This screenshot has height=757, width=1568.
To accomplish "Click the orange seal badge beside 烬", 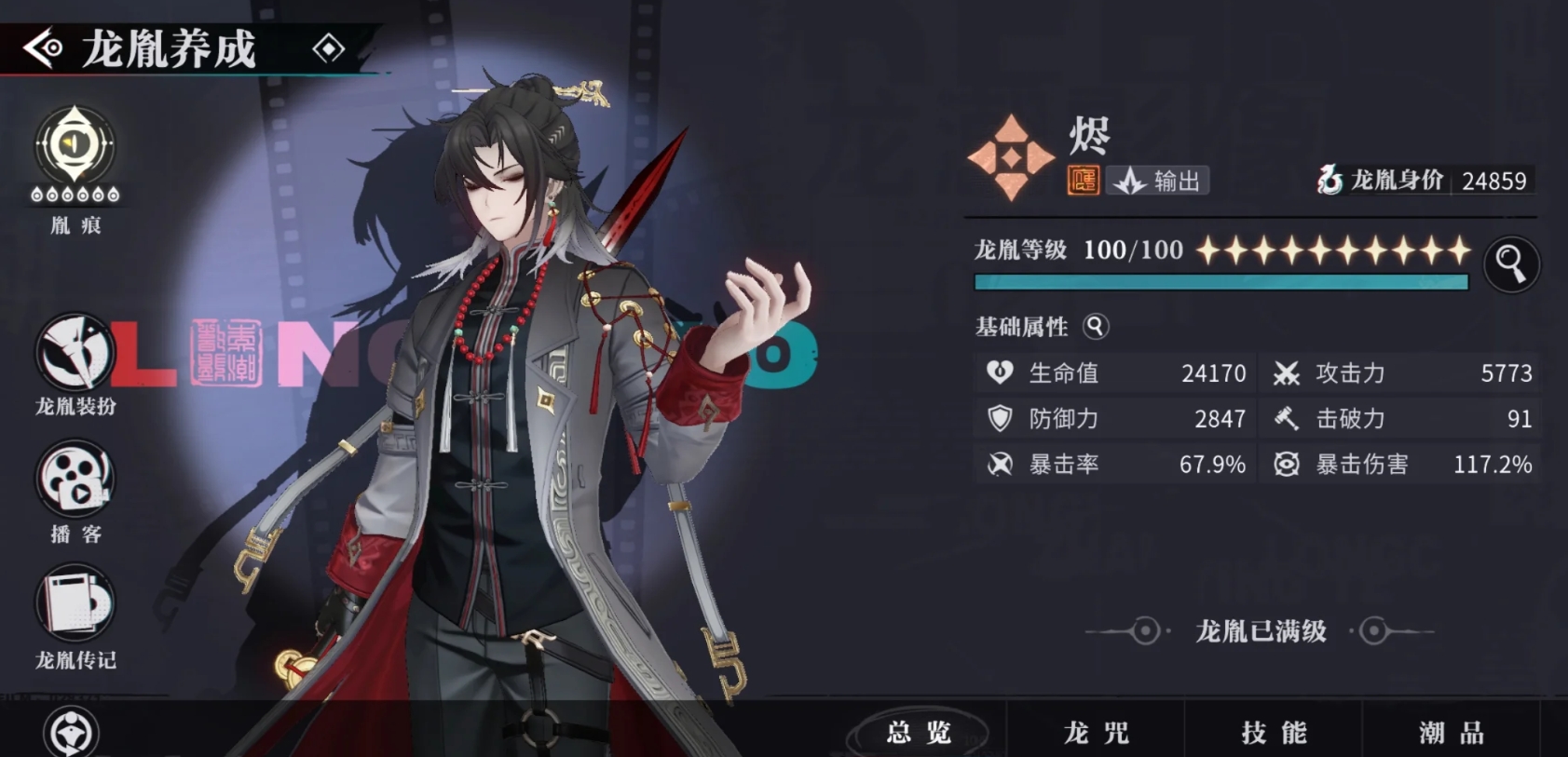I will 1084,180.
